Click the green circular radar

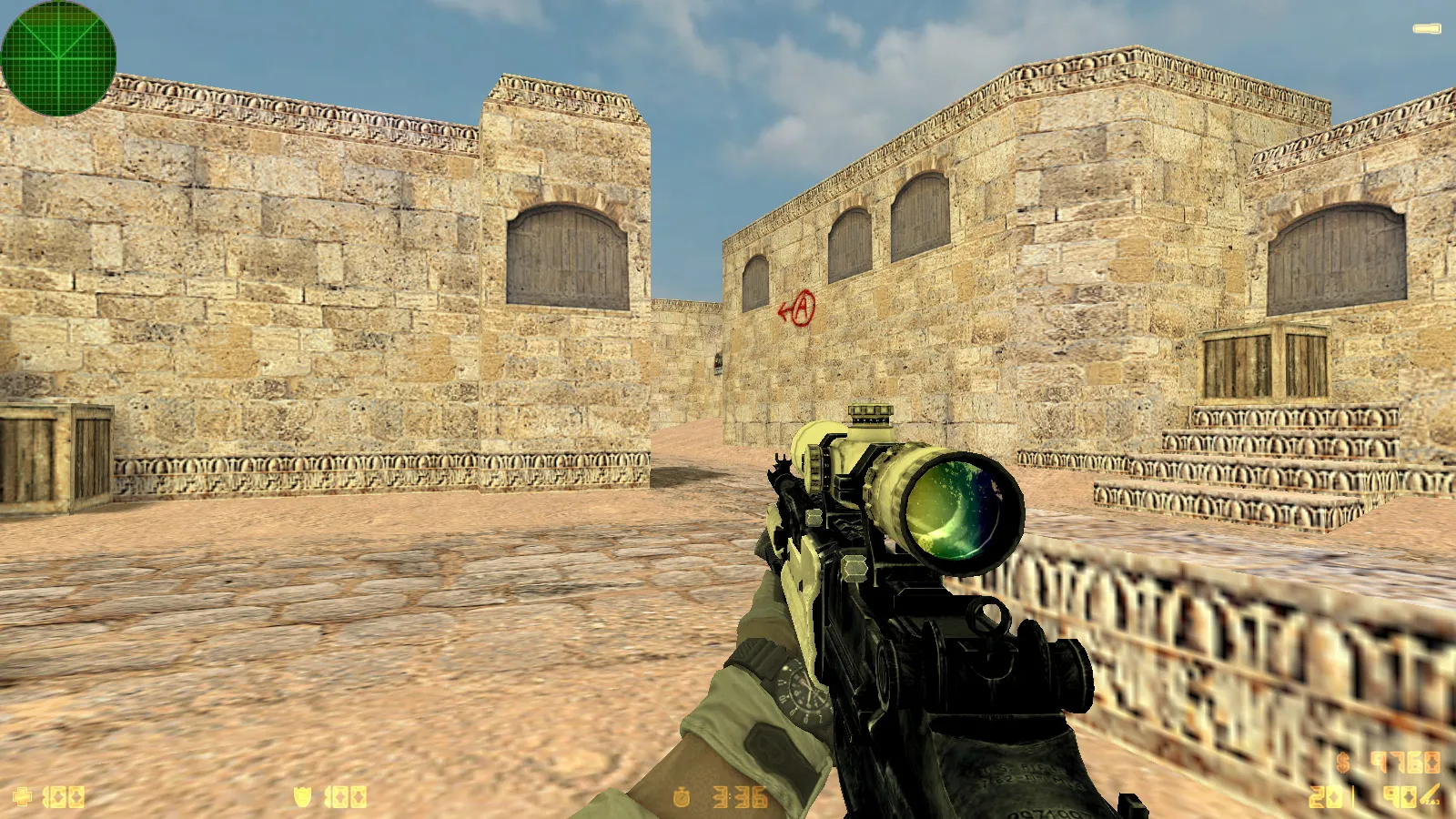click(58, 57)
